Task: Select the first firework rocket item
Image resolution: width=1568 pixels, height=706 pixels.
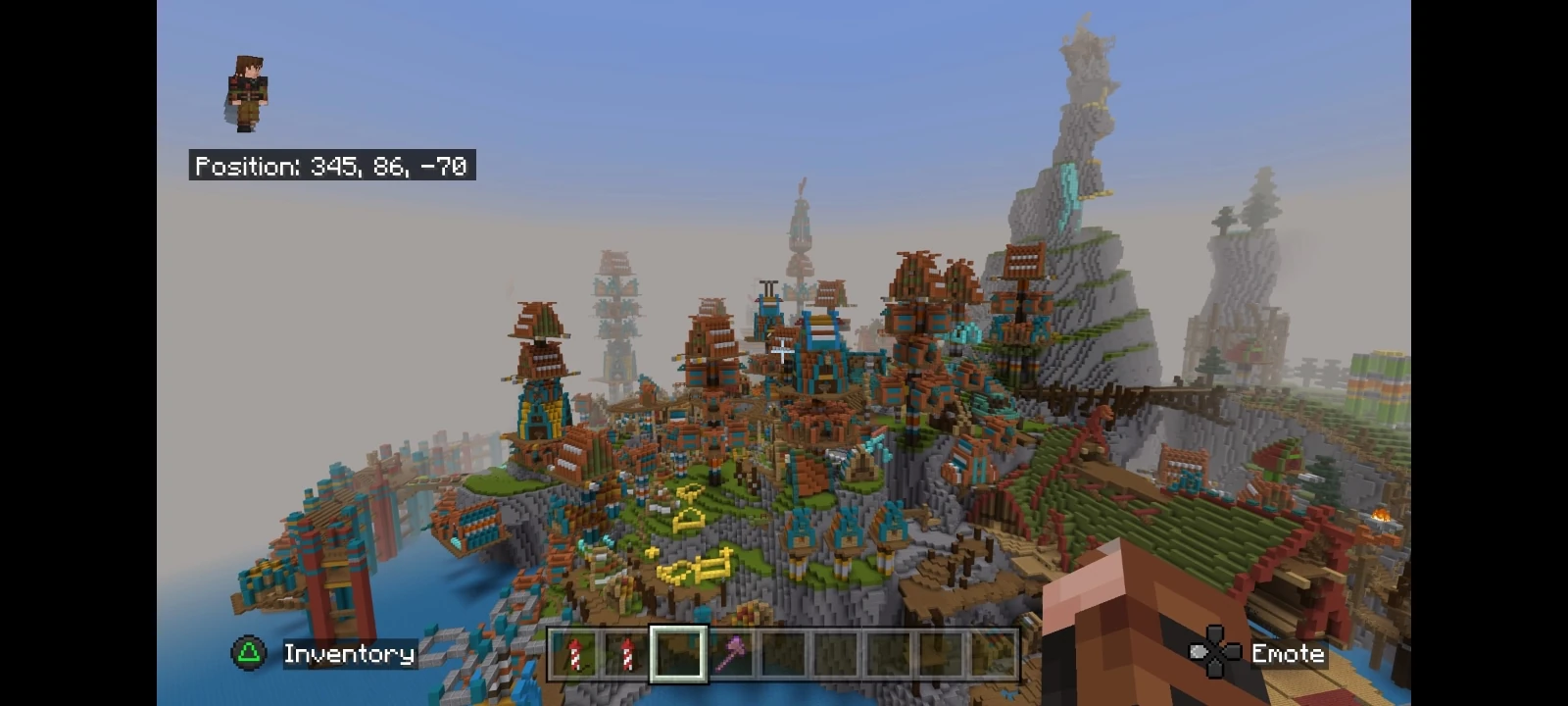Action: click(x=574, y=655)
